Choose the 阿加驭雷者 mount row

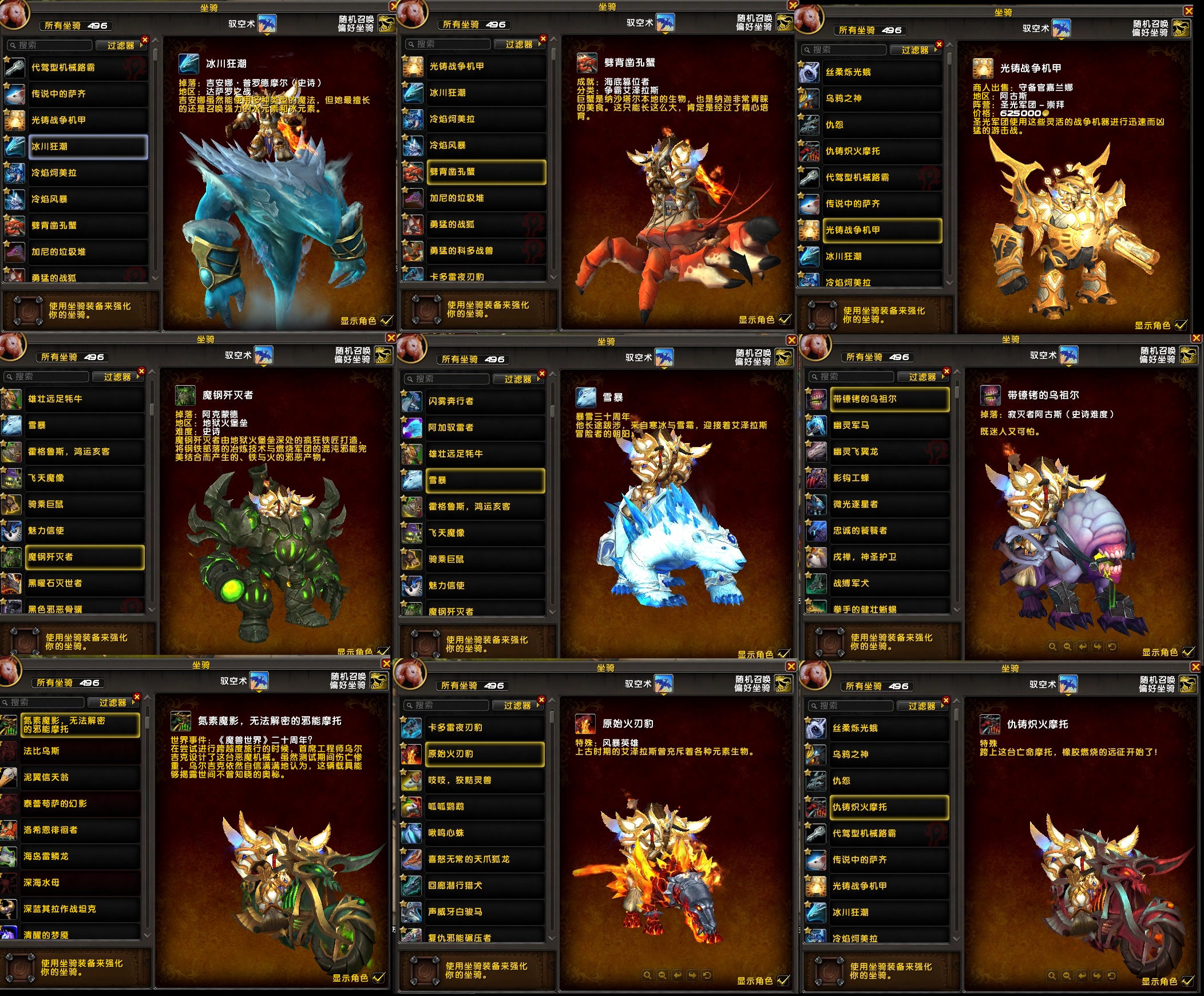point(485,428)
